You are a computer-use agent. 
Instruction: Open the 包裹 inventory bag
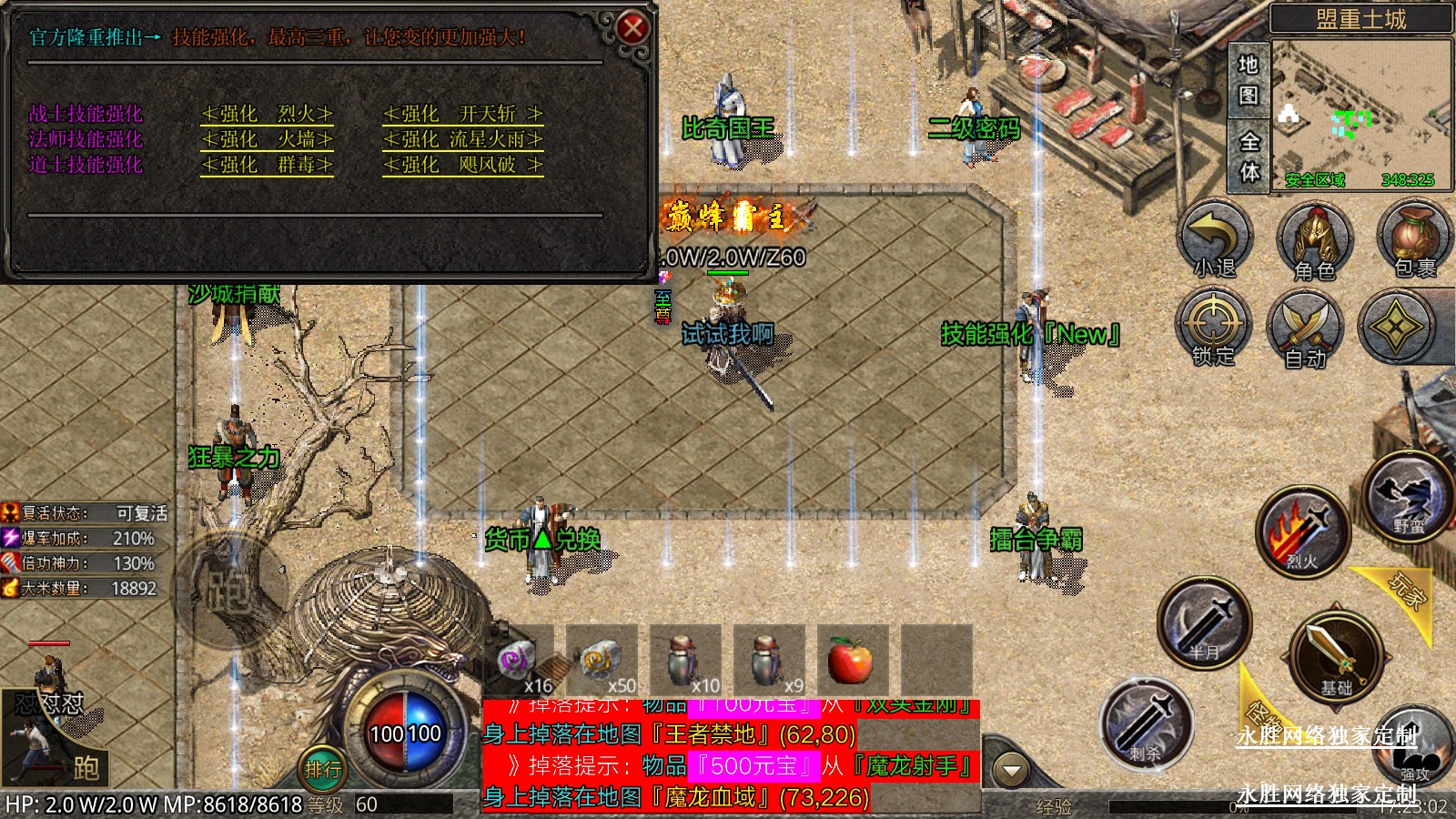[1414, 238]
